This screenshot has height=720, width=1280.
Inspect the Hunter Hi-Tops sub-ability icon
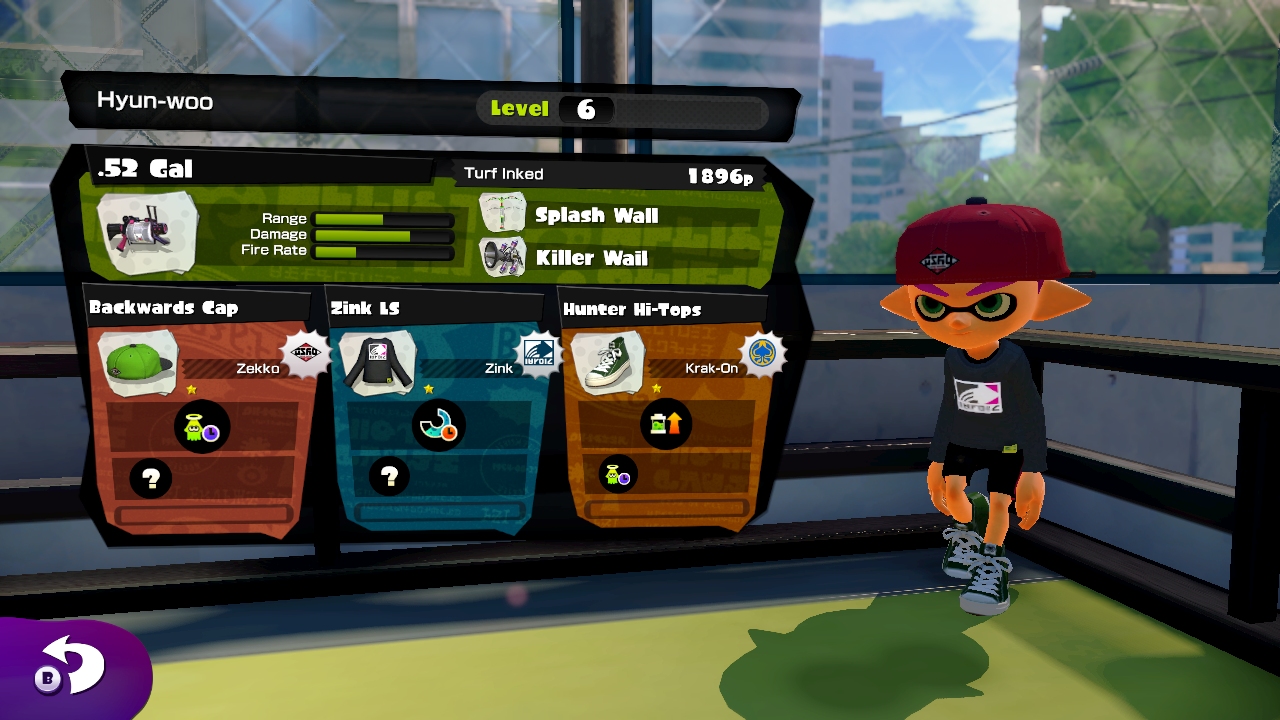[617, 474]
